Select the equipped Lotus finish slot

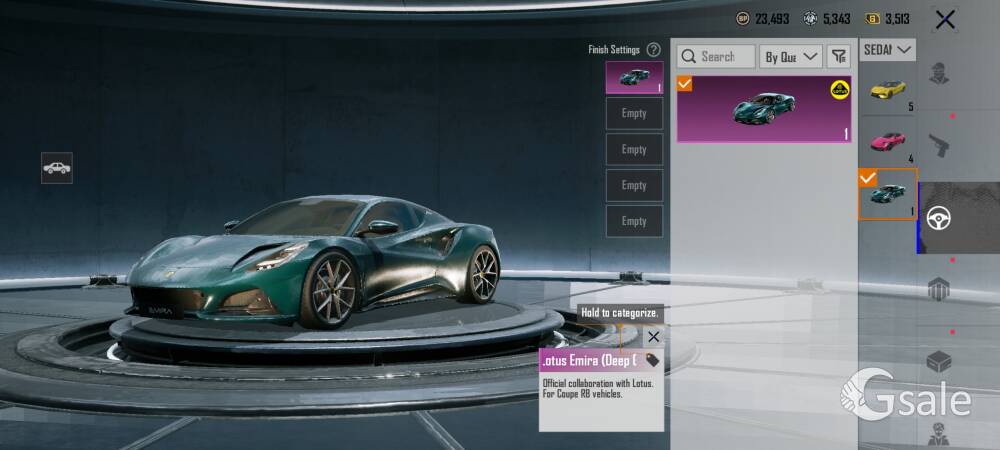(x=634, y=77)
